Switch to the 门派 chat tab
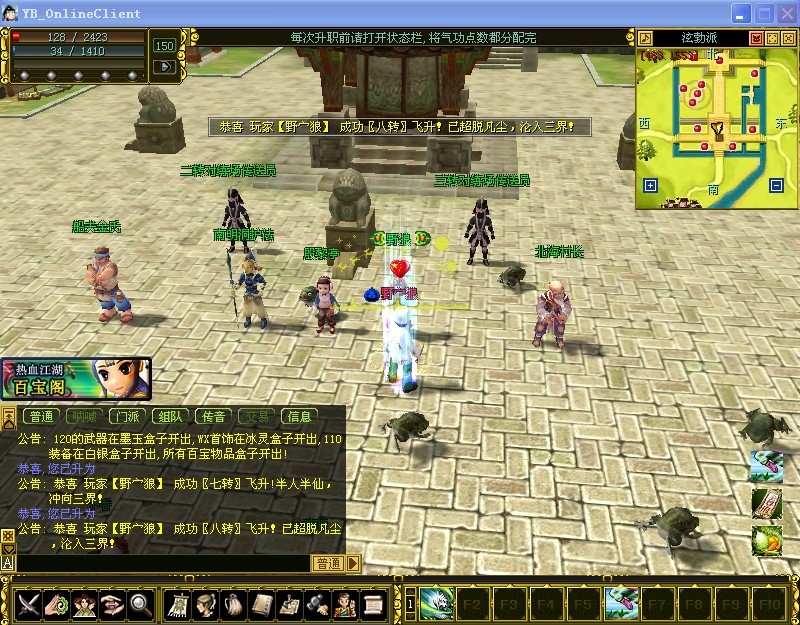The image size is (800, 625). tap(127, 417)
